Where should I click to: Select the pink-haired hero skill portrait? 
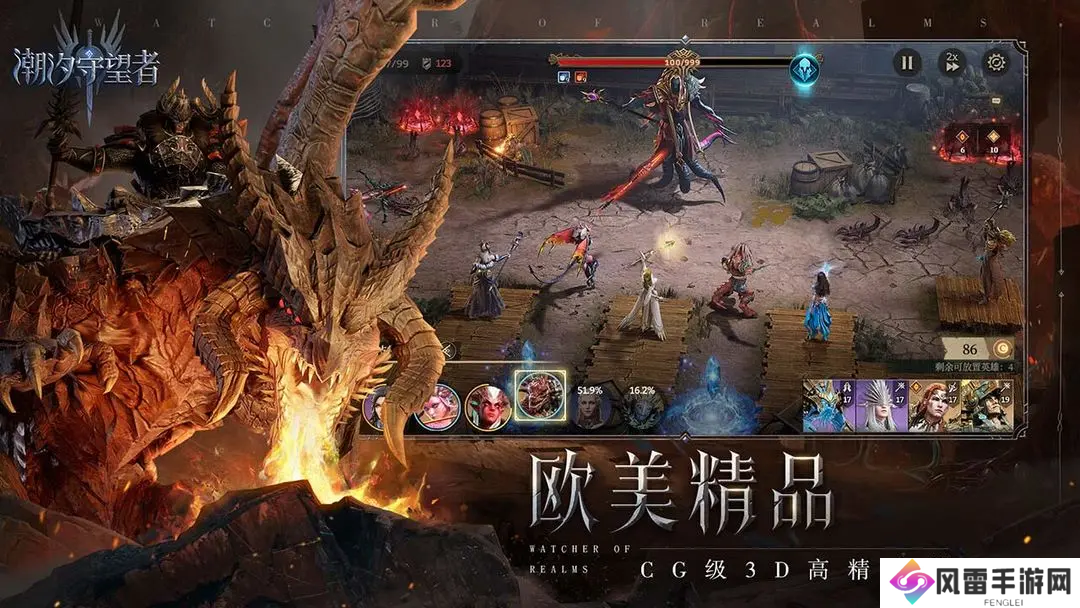coord(437,407)
